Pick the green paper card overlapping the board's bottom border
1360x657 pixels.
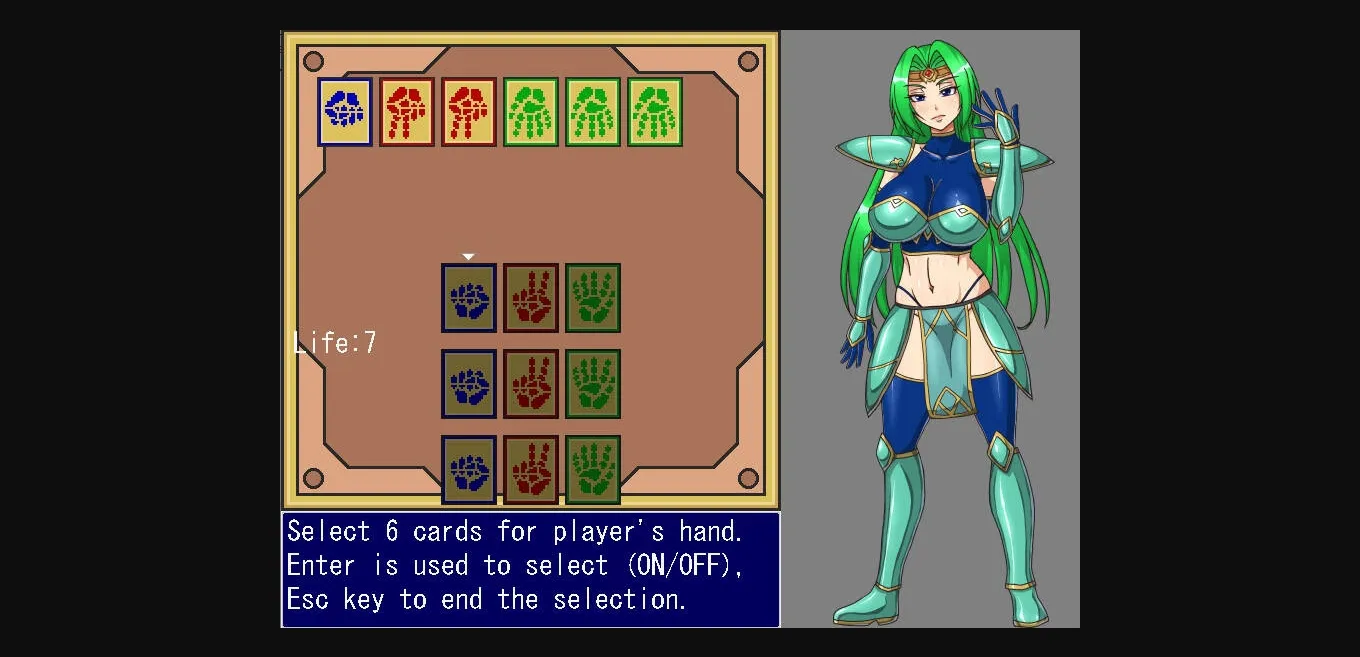pos(593,470)
